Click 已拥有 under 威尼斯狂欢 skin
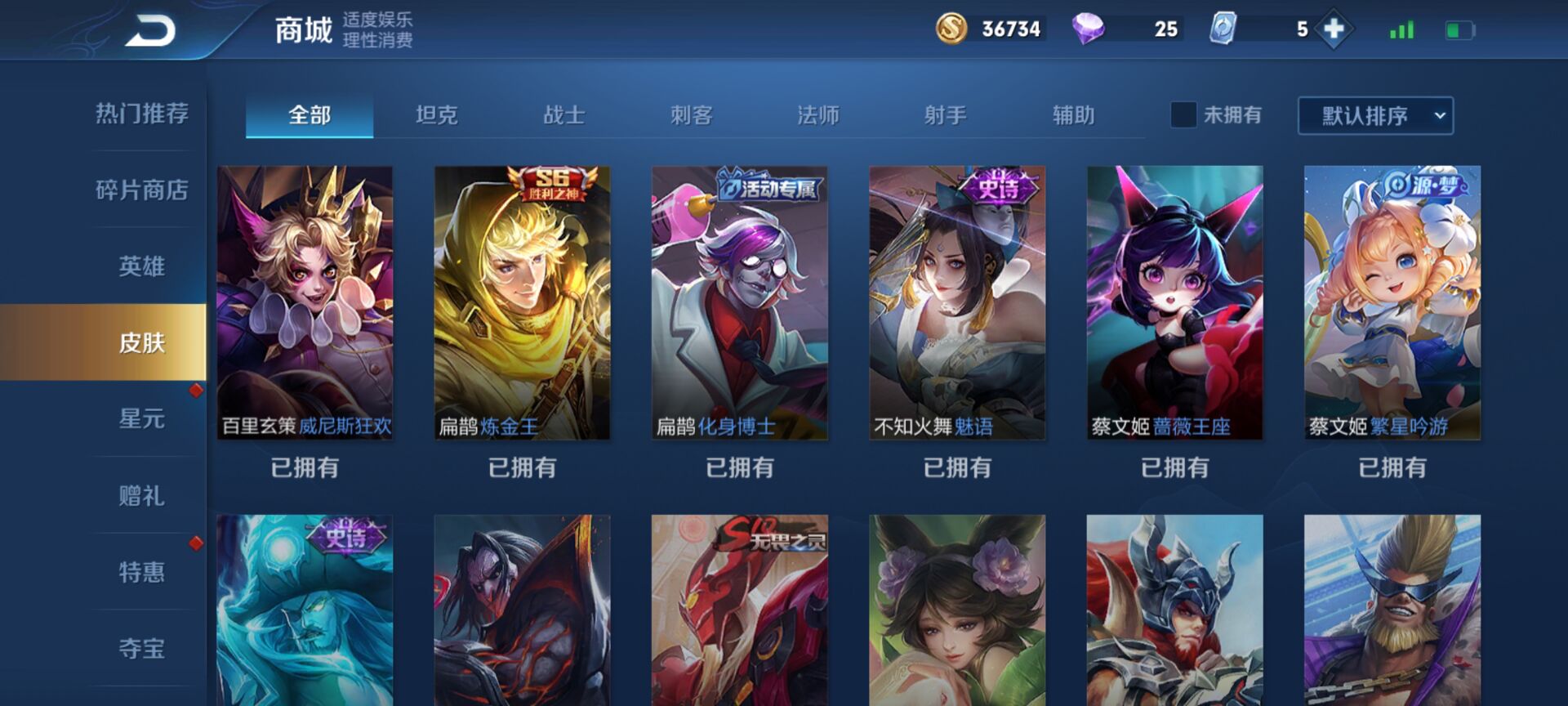The width and height of the screenshot is (1568, 706). tap(305, 467)
